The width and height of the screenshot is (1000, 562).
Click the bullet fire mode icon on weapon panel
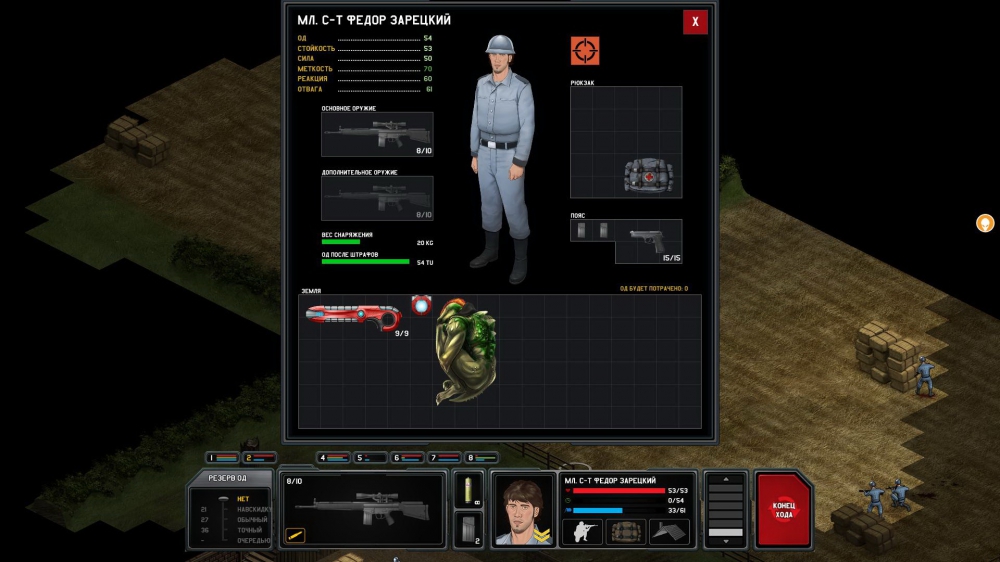pyautogui.click(x=296, y=535)
